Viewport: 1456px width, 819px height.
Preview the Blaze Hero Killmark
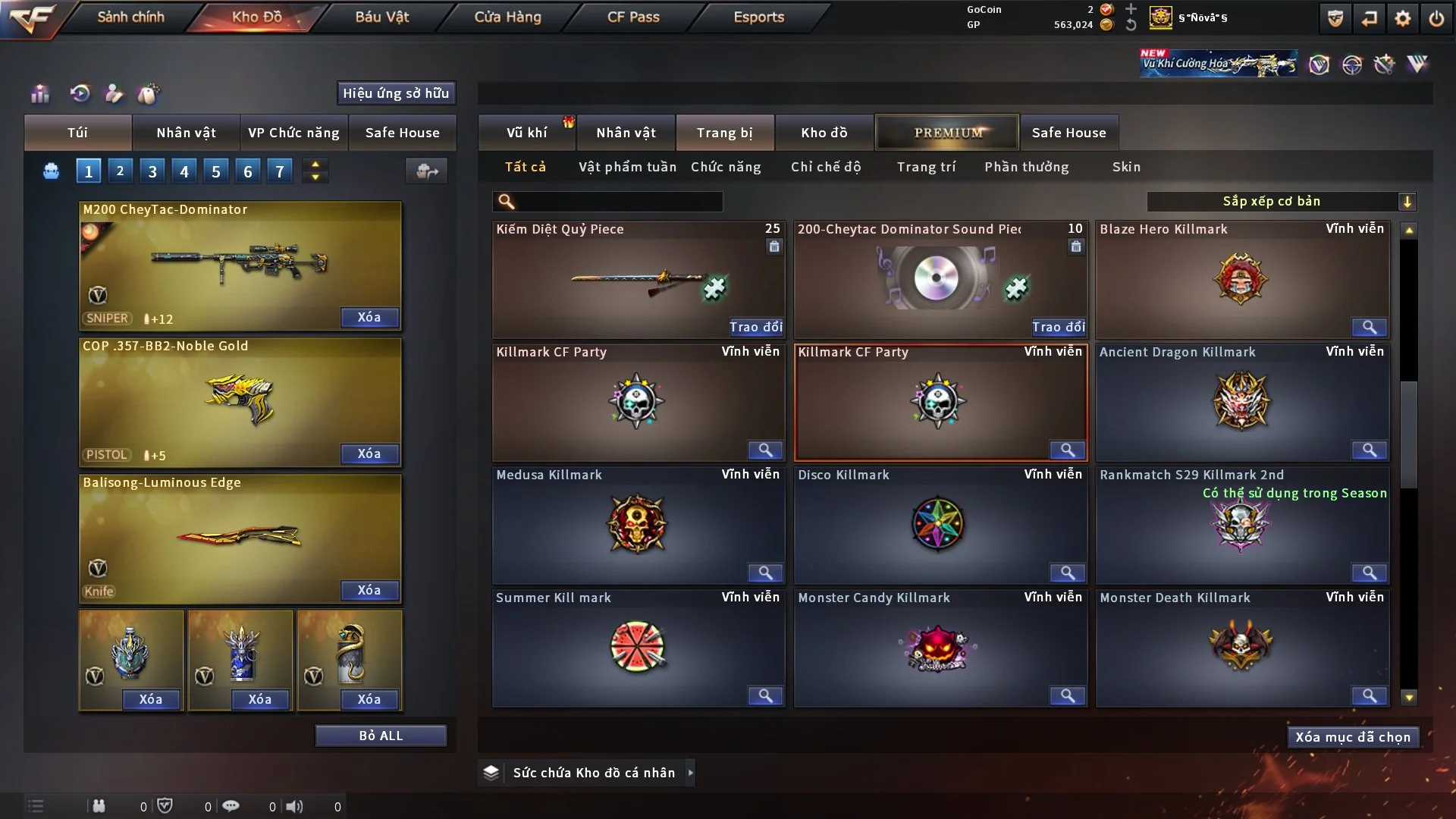[1369, 327]
